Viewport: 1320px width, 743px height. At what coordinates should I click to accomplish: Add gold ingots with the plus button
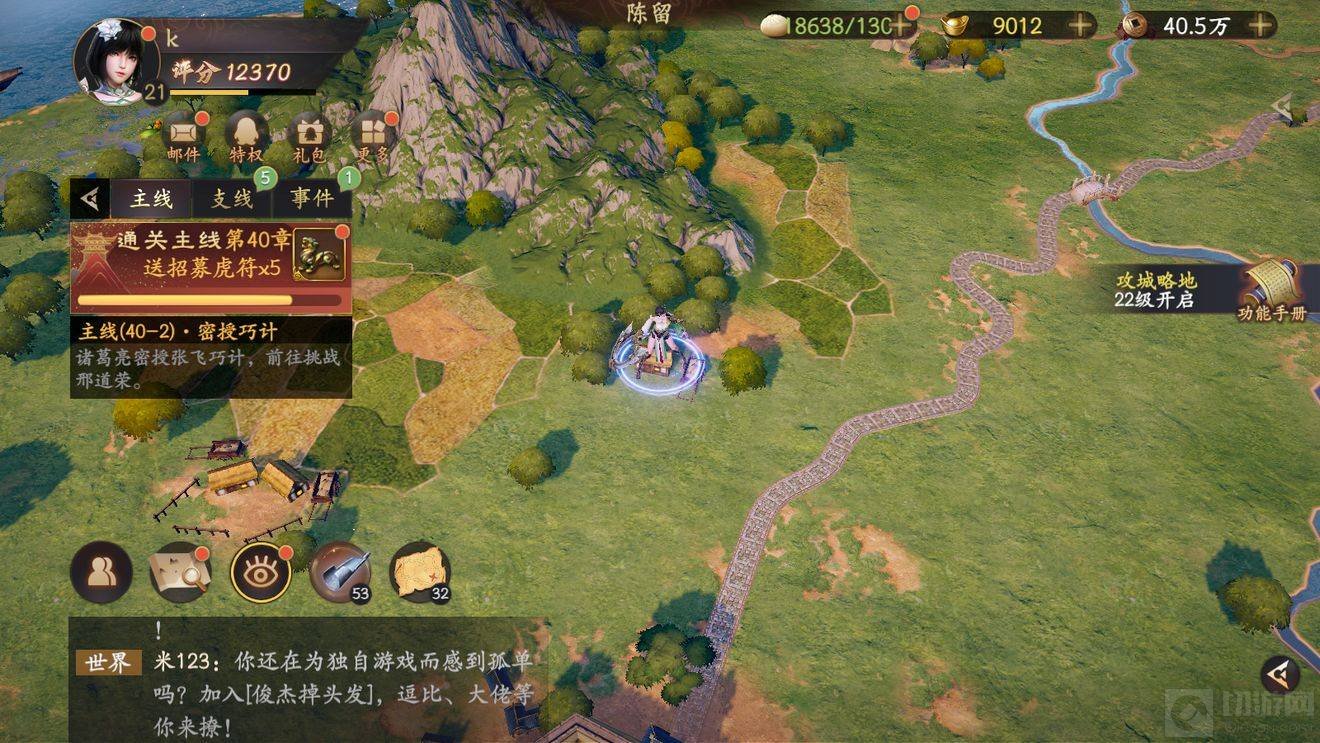click(1080, 26)
